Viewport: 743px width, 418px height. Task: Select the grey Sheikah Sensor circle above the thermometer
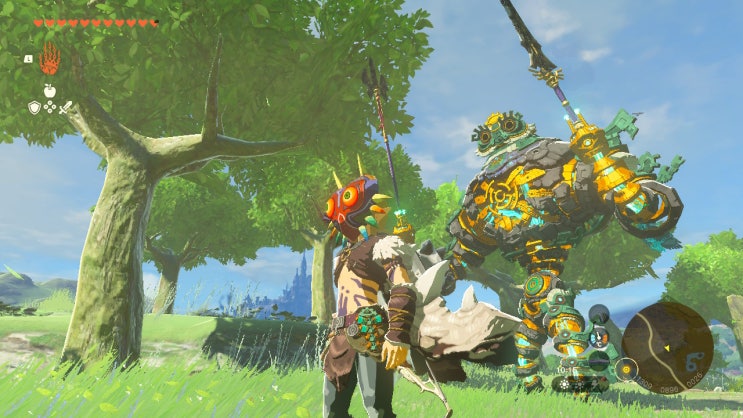(x=599, y=315)
